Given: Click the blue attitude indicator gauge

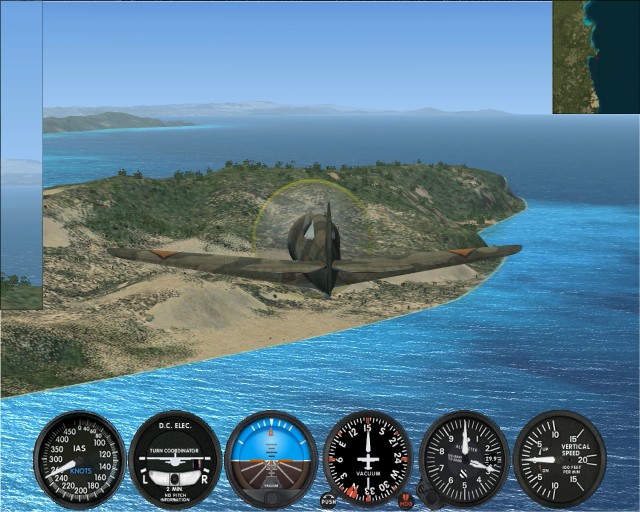Looking at the screenshot, I should coord(271,460).
